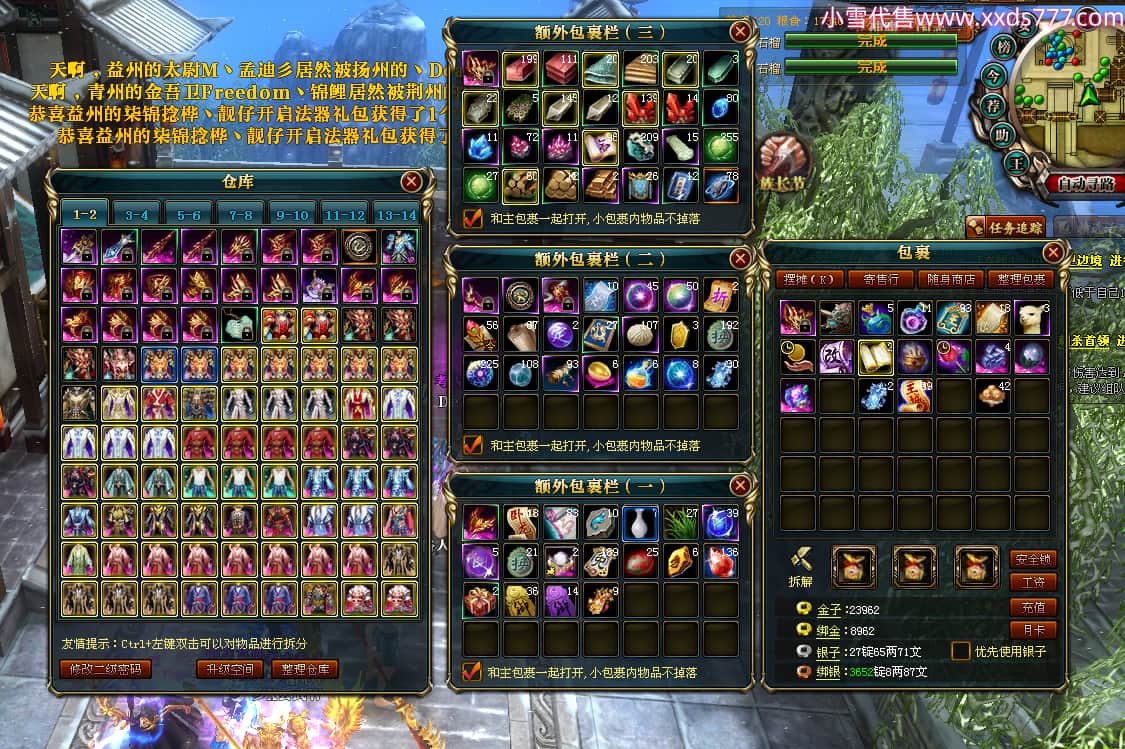Open the 任务追踪 quest tracker
Image resolution: width=1125 pixels, height=749 pixels.
pyautogui.click(x=1006, y=227)
